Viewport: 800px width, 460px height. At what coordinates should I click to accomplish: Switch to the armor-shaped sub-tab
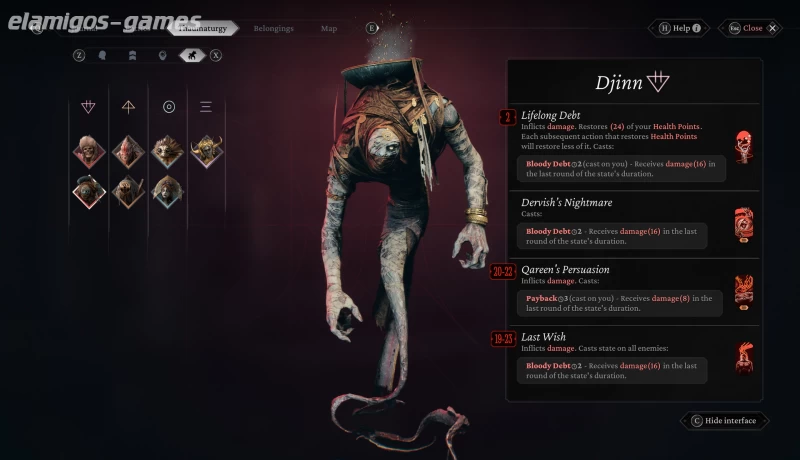click(x=132, y=55)
